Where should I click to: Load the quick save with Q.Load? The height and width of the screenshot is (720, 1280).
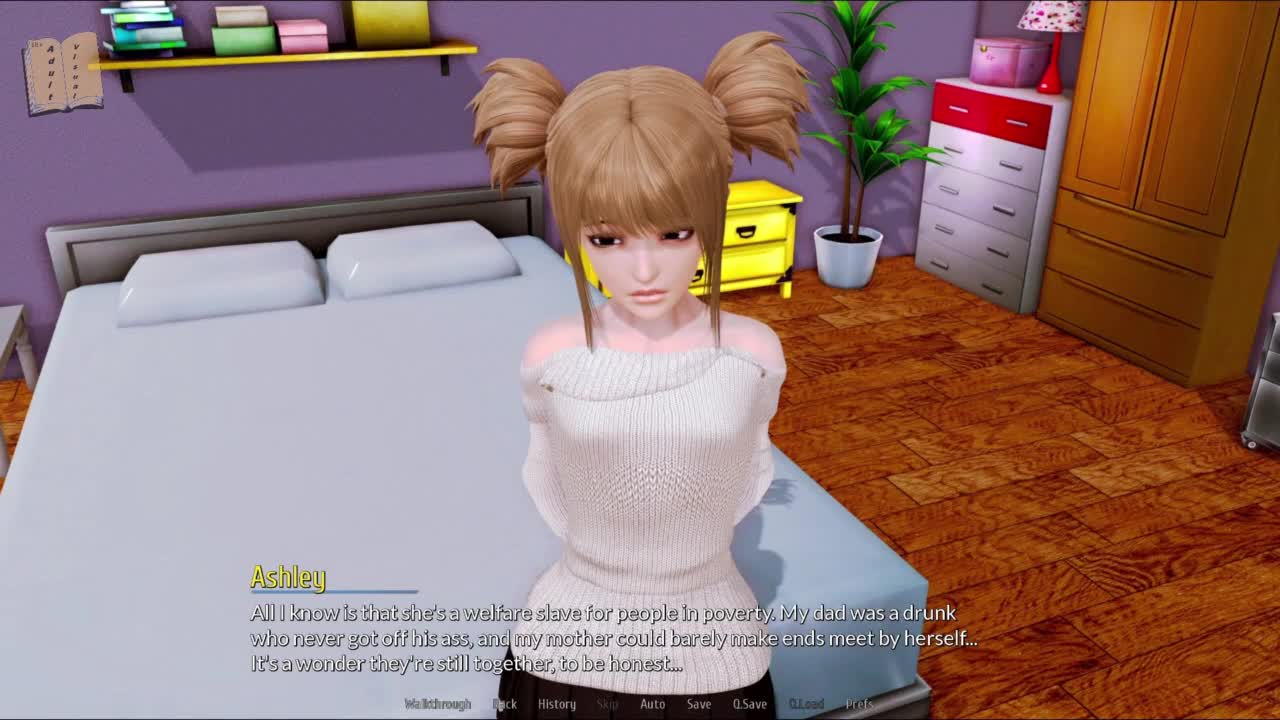click(806, 704)
